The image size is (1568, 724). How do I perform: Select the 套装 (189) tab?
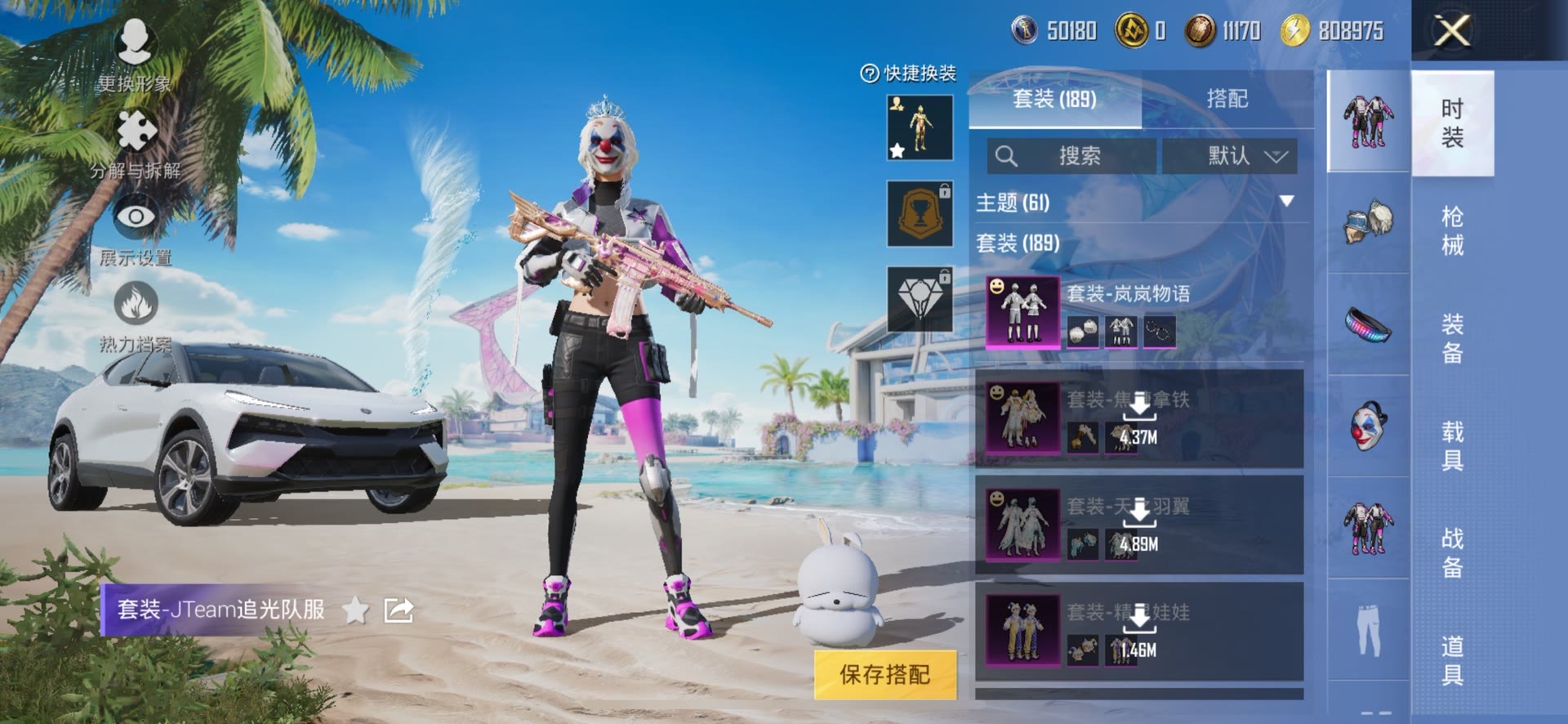pos(1053,99)
